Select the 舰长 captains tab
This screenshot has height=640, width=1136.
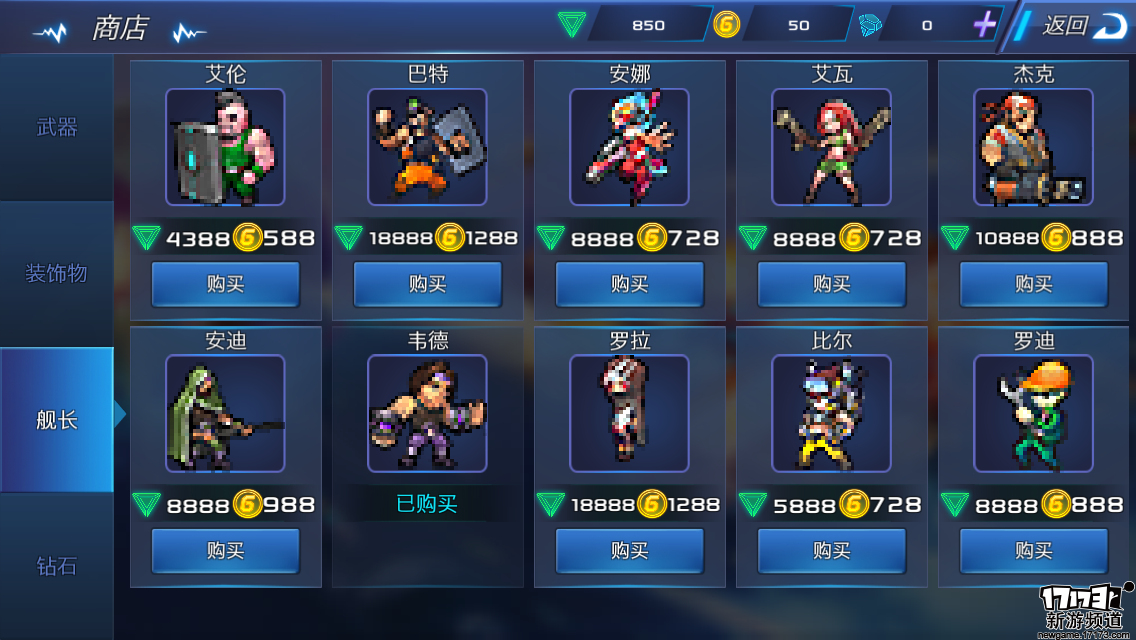(57, 420)
